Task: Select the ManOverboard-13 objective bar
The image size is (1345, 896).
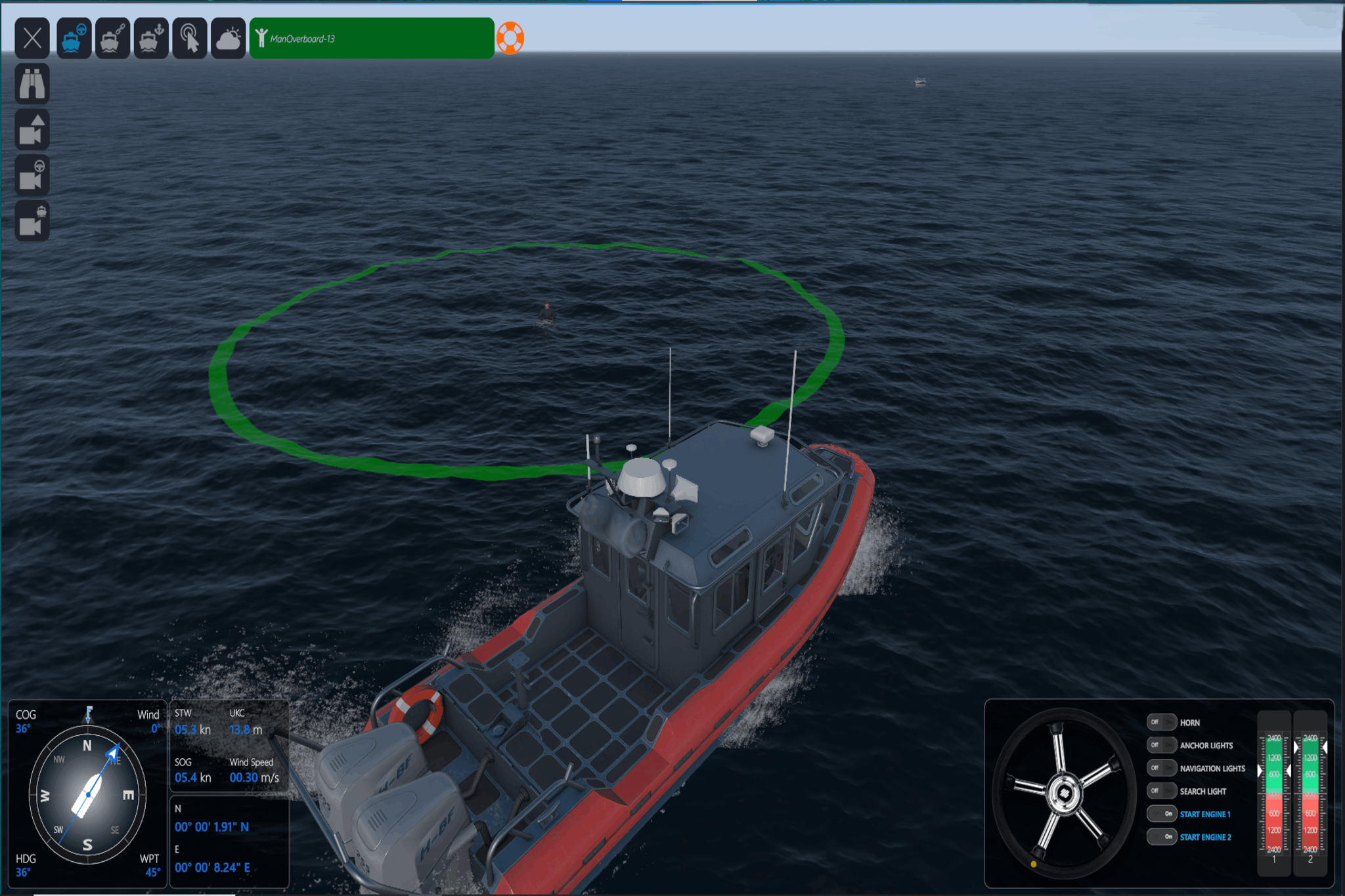Action: [372, 38]
